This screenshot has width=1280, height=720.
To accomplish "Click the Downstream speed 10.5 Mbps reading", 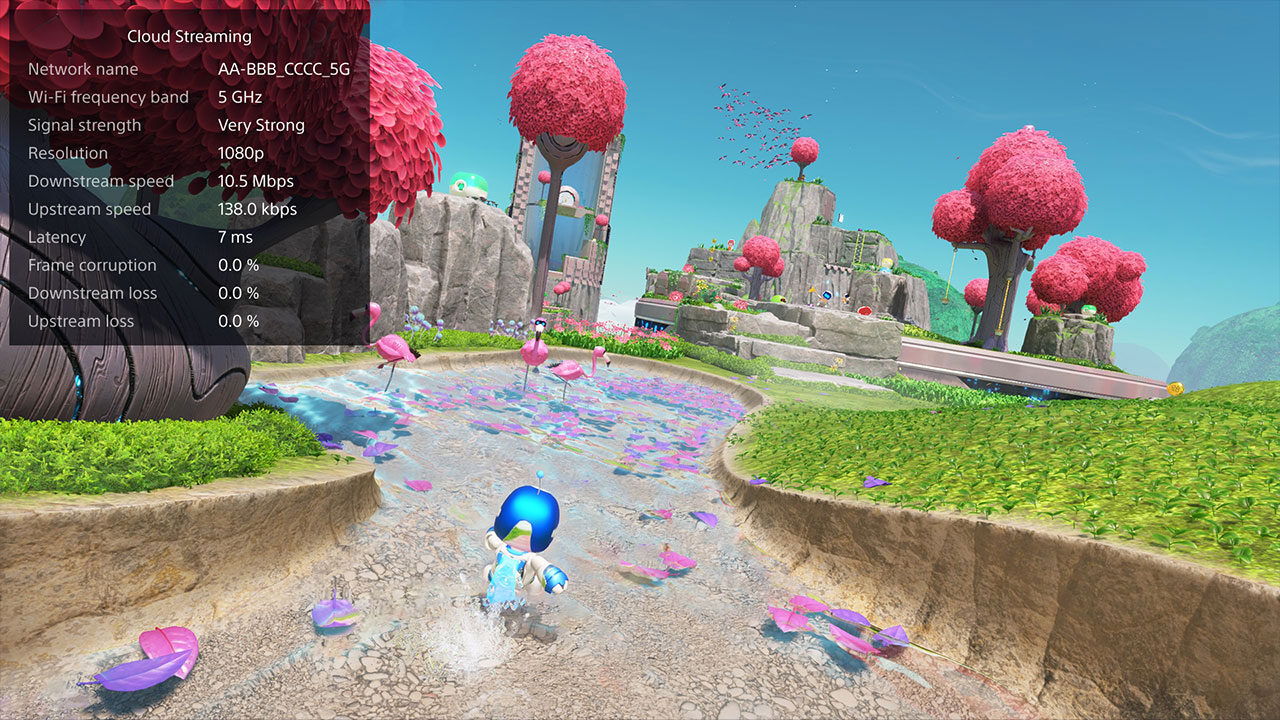I will click(256, 180).
